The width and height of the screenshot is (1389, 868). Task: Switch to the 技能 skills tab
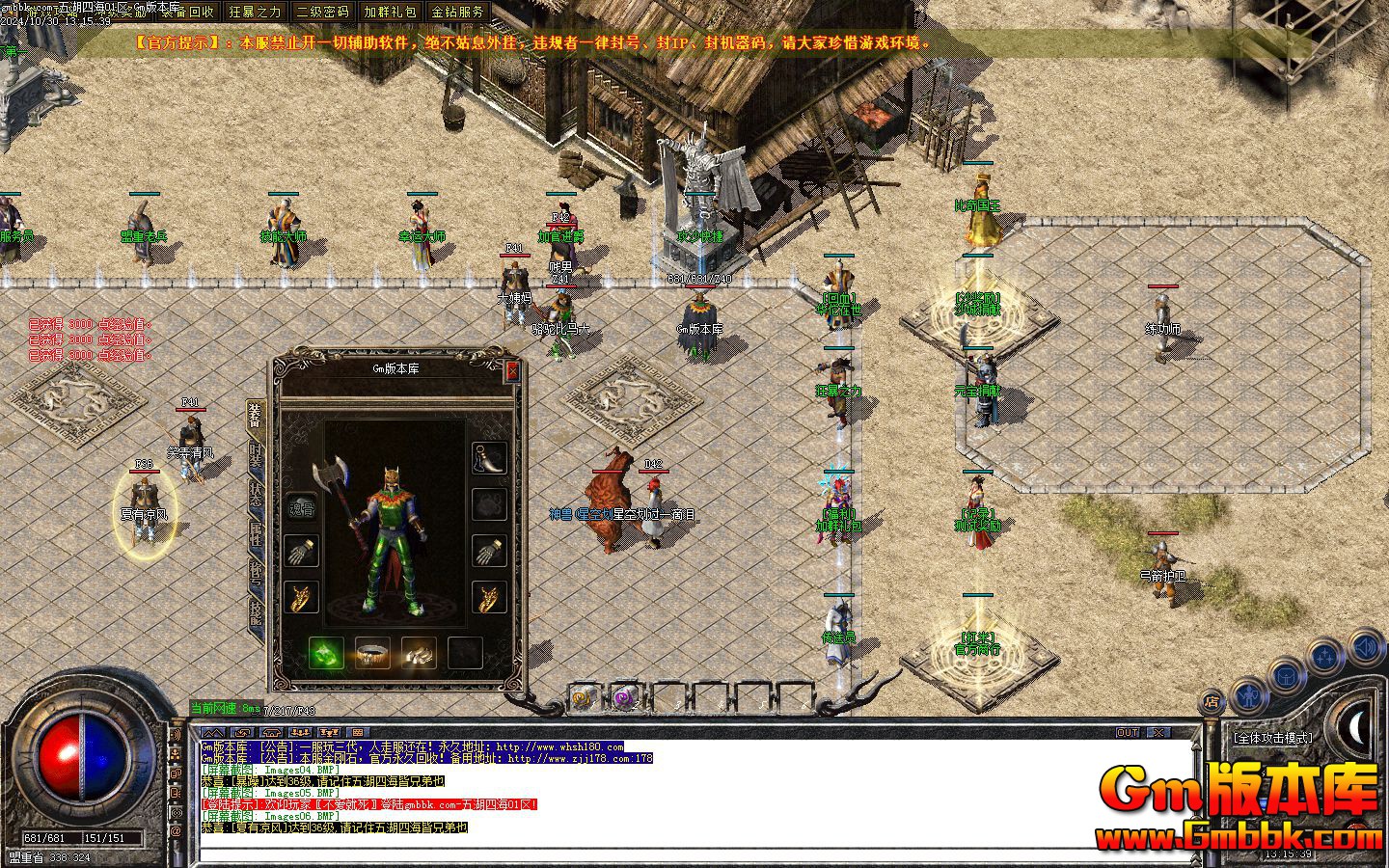256,610
